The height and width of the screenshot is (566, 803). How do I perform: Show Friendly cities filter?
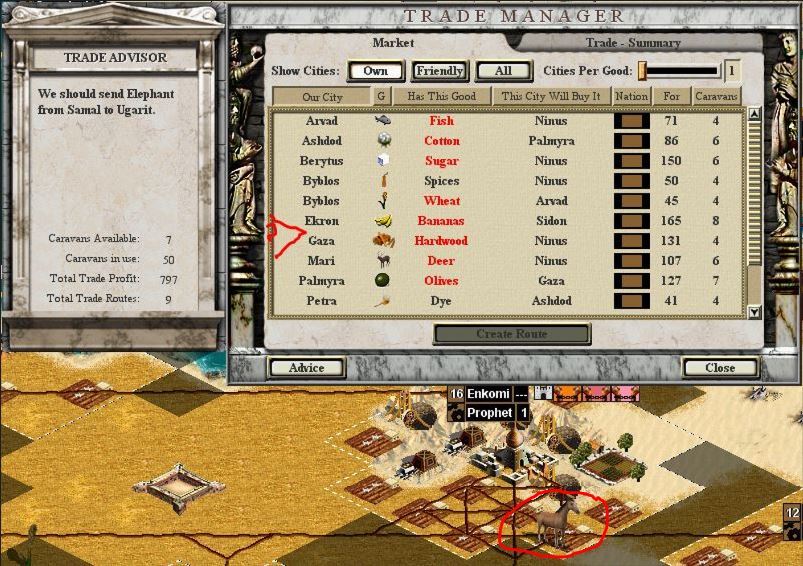[439, 71]
